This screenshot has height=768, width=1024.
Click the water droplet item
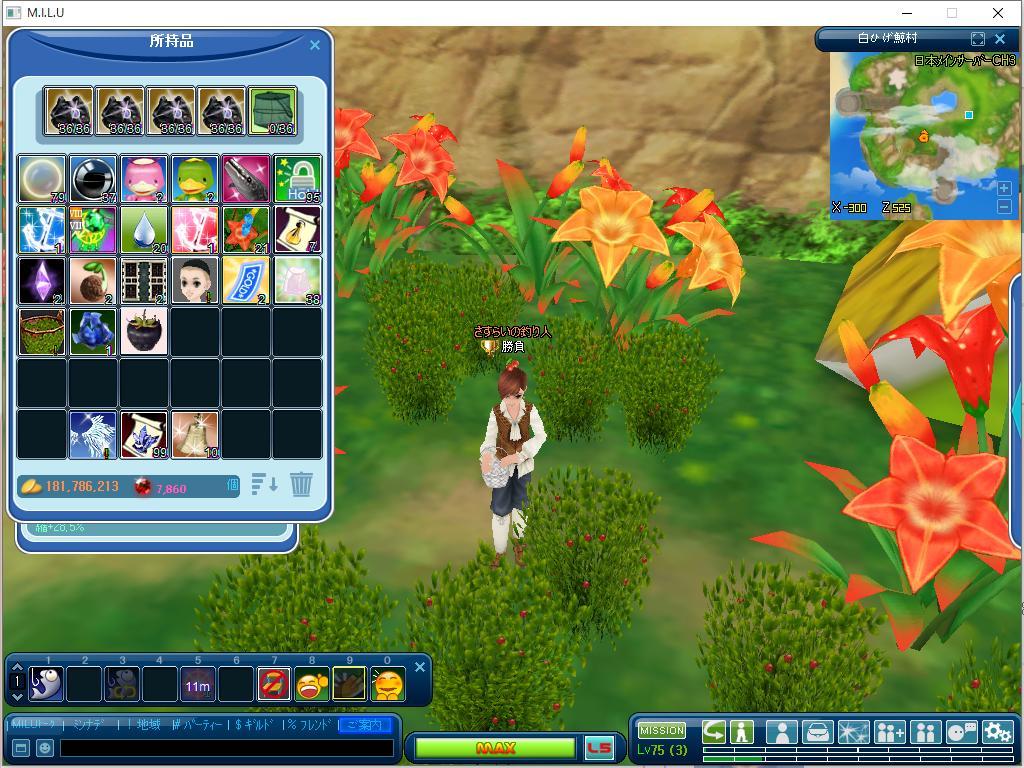[144, 230]
